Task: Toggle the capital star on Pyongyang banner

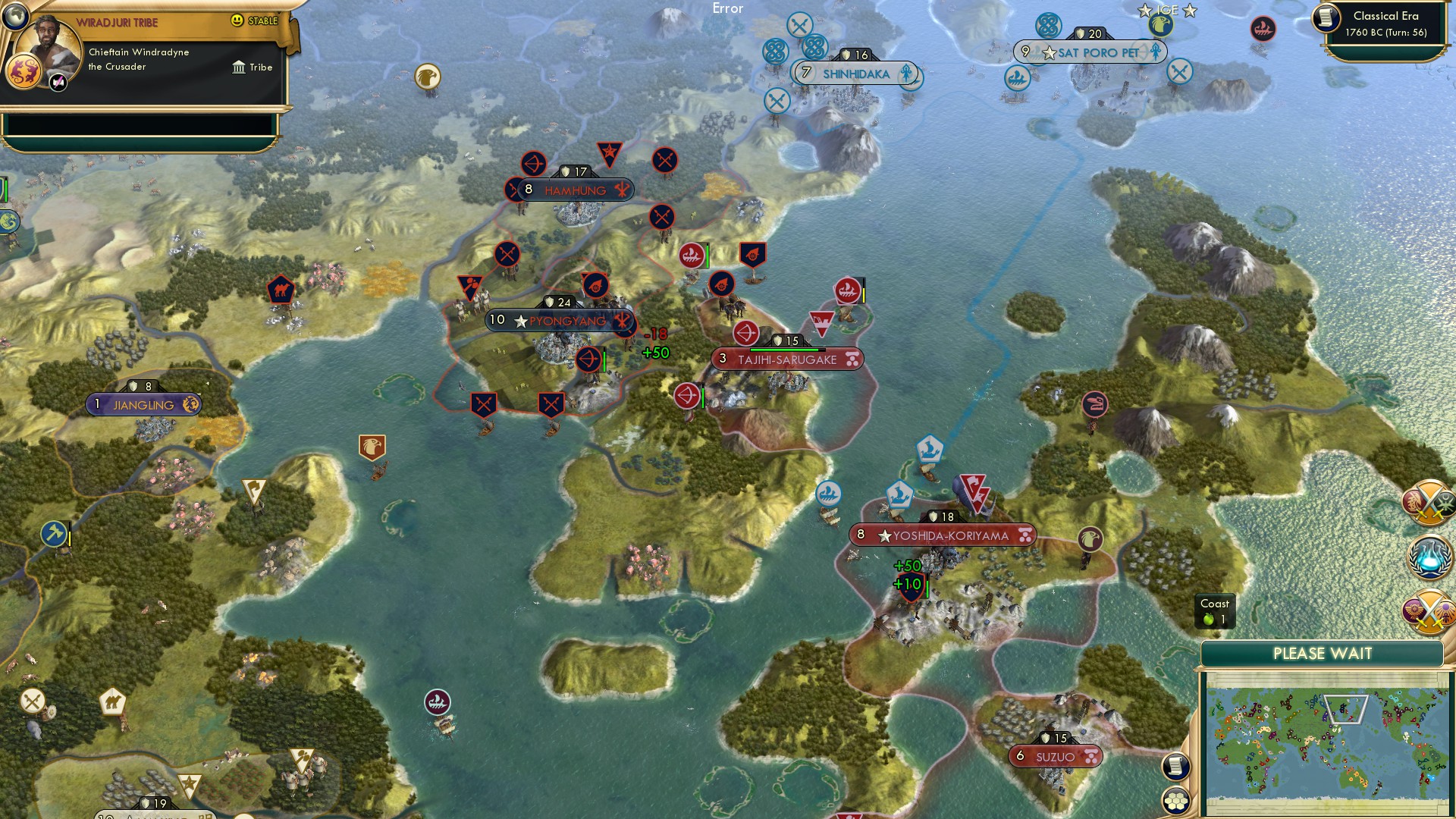Action: click(520, 321)
